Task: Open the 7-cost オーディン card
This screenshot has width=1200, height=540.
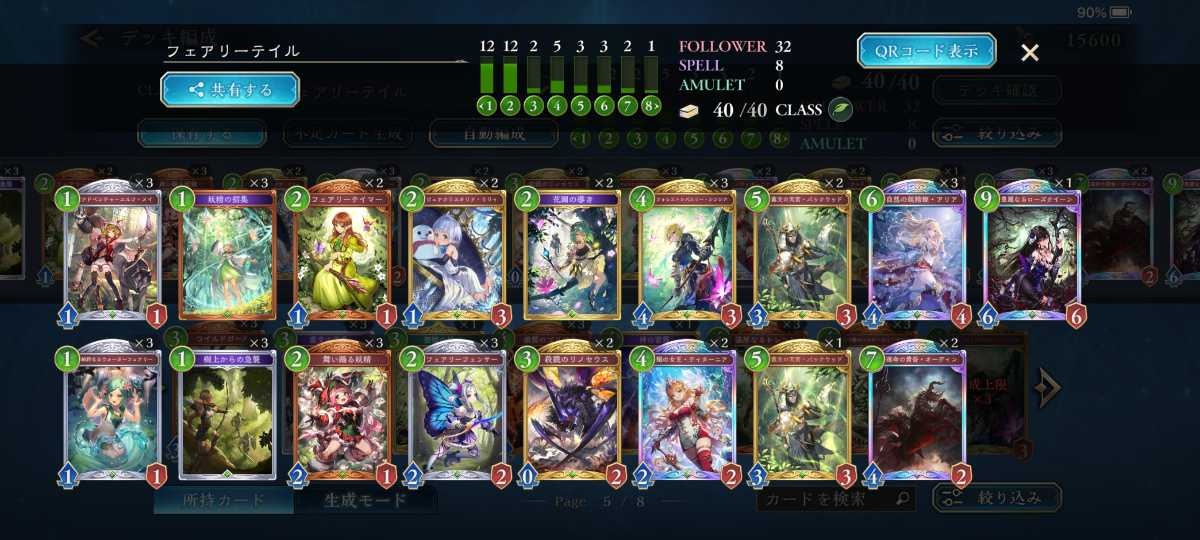Action: point(917,412)
